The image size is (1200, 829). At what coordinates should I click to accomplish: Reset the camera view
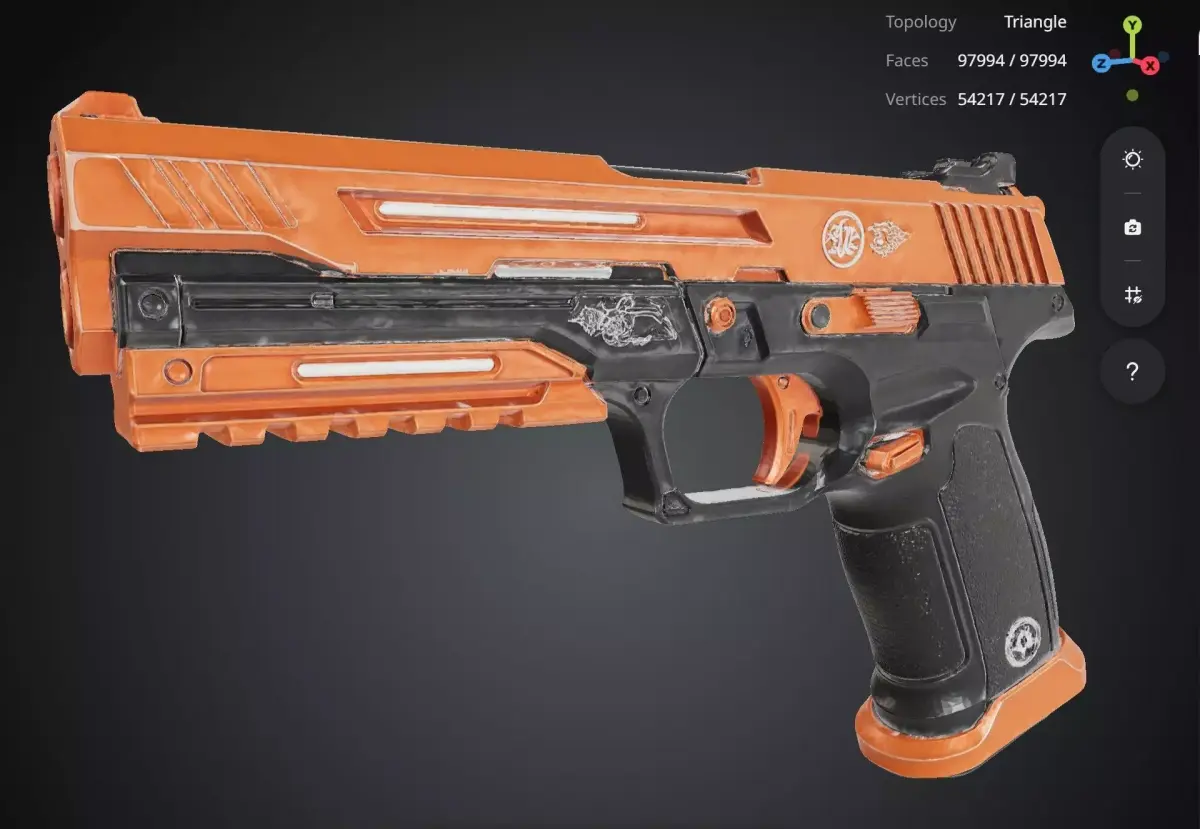coord(1132,228)
